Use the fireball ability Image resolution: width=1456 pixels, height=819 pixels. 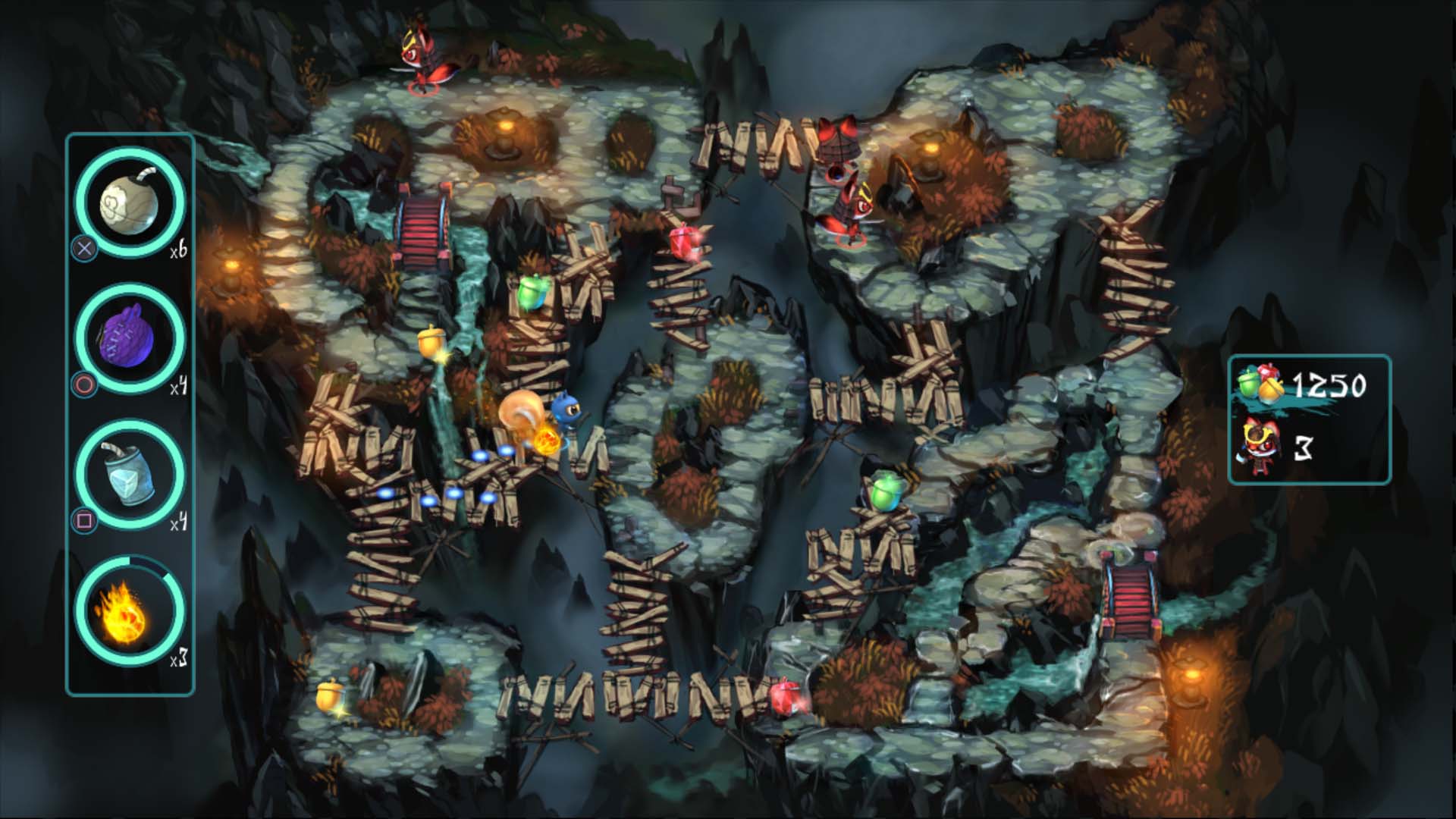click(130, 610)
